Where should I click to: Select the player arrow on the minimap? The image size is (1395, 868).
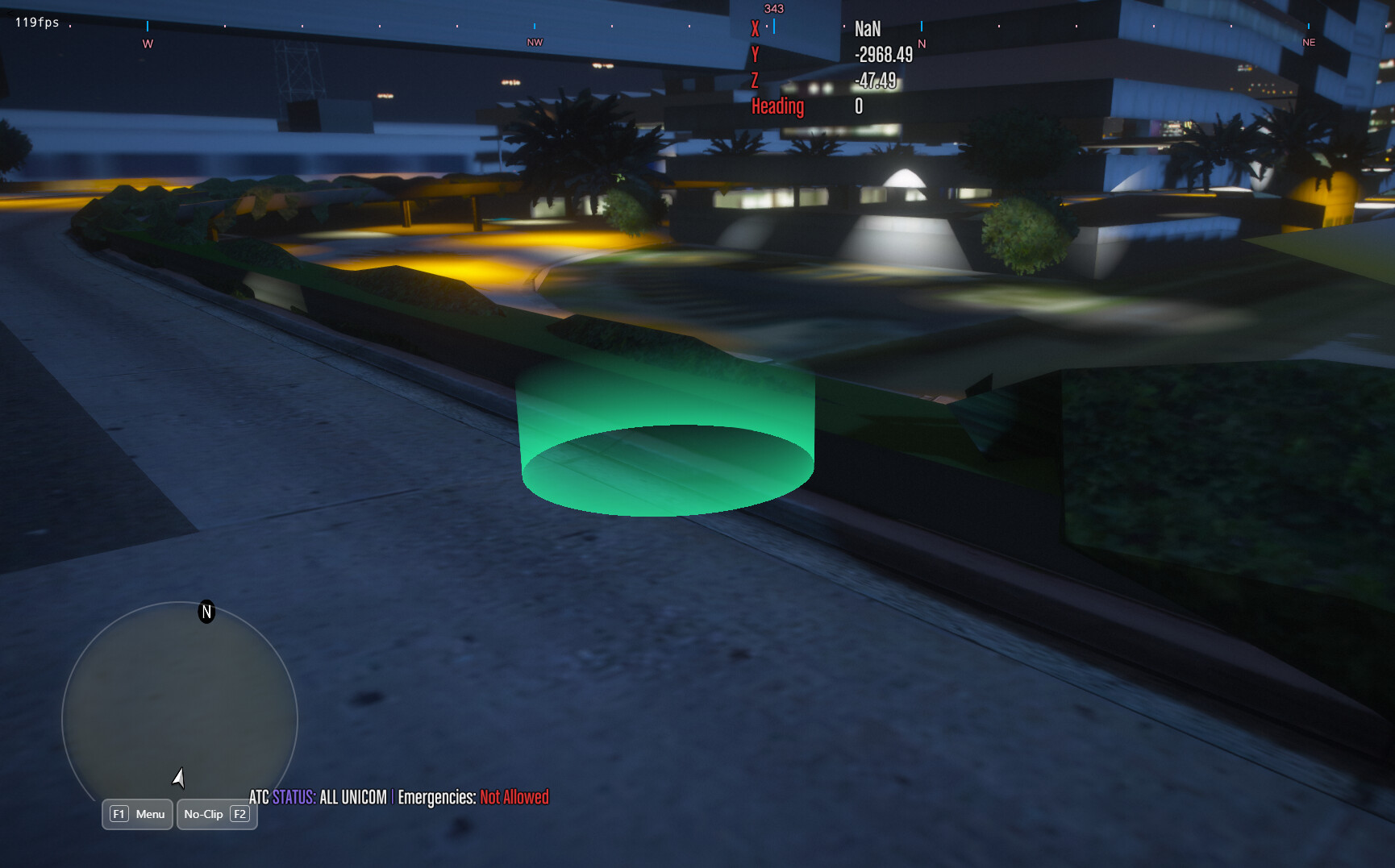pos(179,779)
